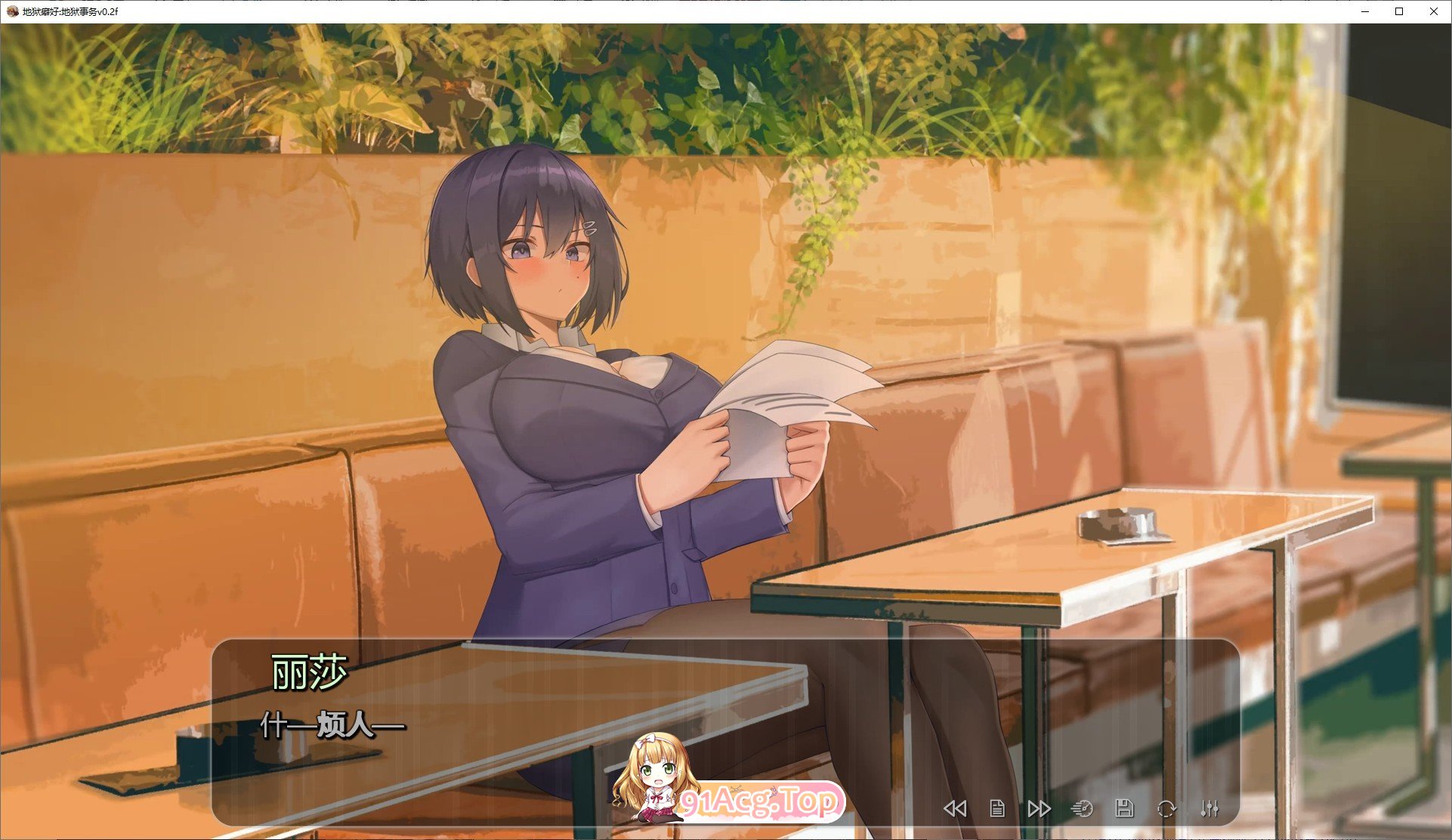This screenshot has height=840, width=1452.
Task: Maximize the 地狱癖好 game window
Action: coord(1399,11)
